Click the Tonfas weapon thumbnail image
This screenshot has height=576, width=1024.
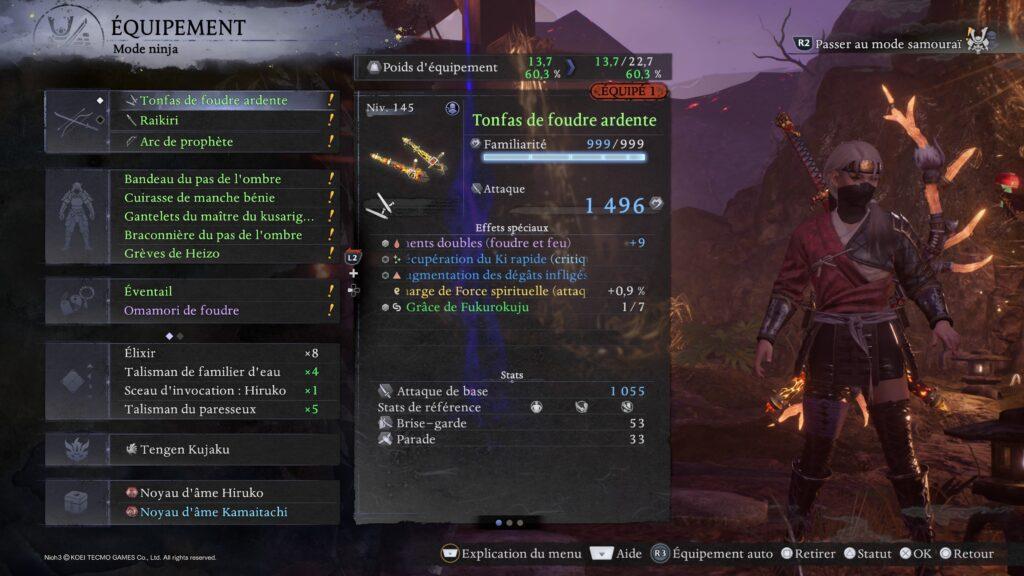pyautogui.click(x=410, y=153)
